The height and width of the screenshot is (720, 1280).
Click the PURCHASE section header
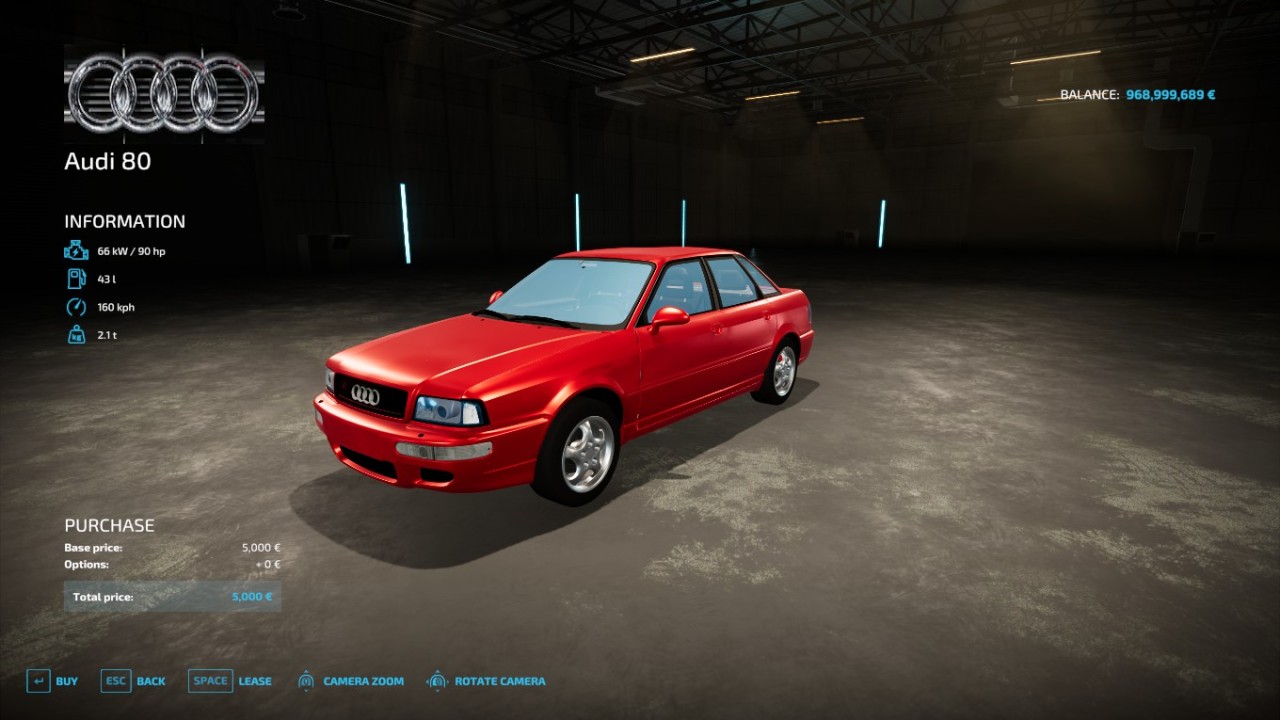pos(108,524)
